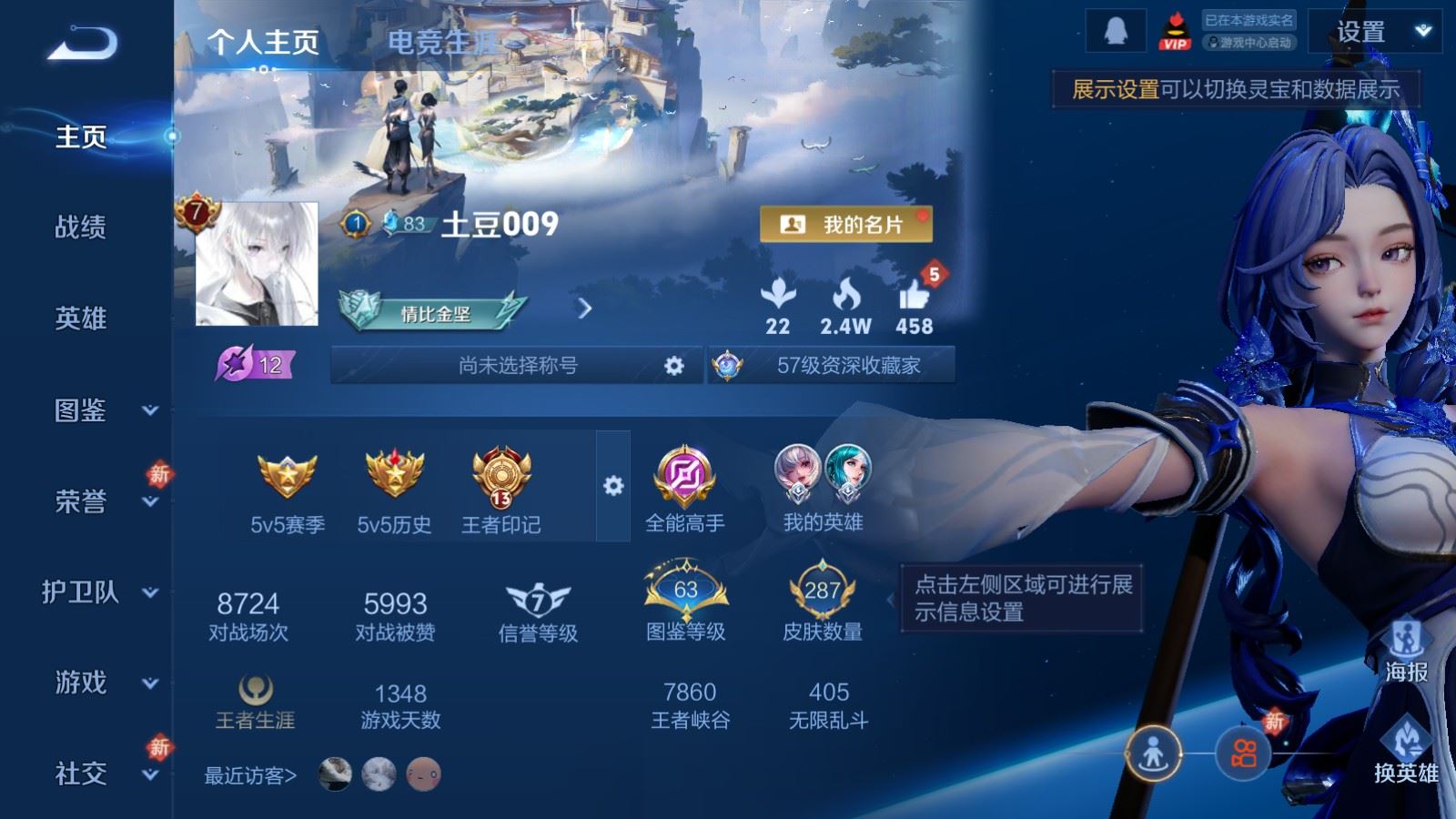Image resolution: width=1456 pixels, height=819 pixels.
Task: Click the VIP badge icon
Action: (1178, 30)
